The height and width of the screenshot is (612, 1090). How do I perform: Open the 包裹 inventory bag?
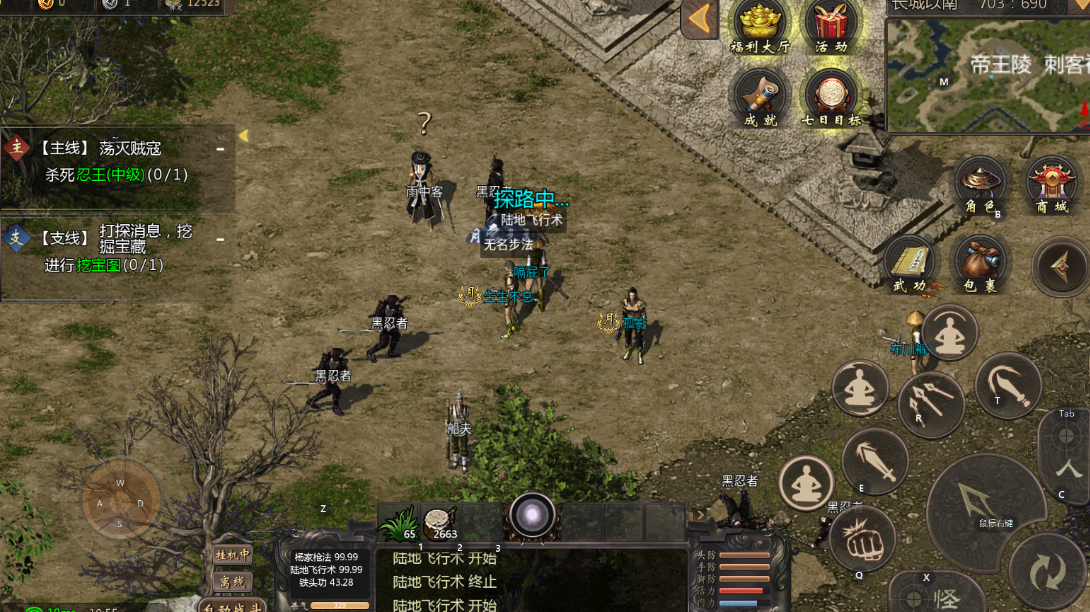coord(980,263)
